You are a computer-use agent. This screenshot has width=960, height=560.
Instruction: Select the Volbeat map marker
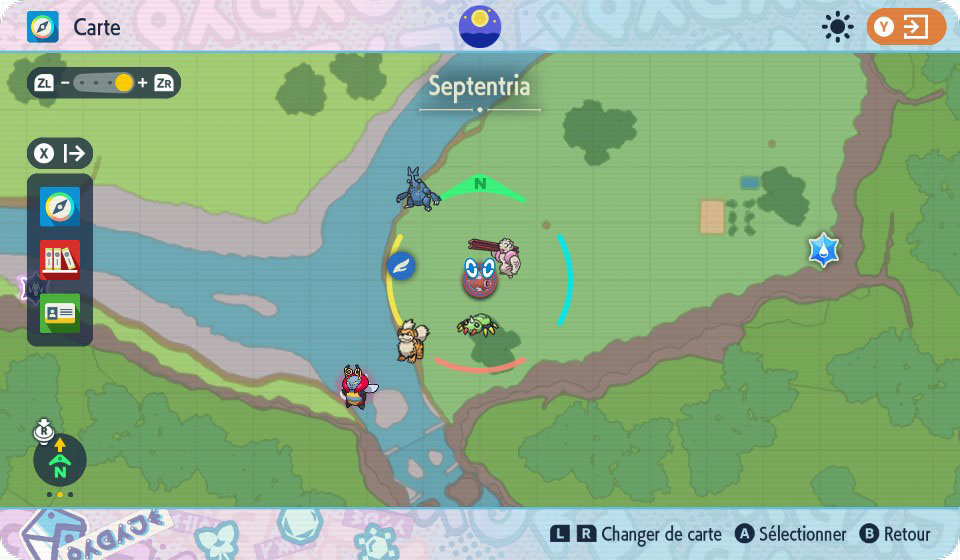point(356,387)
